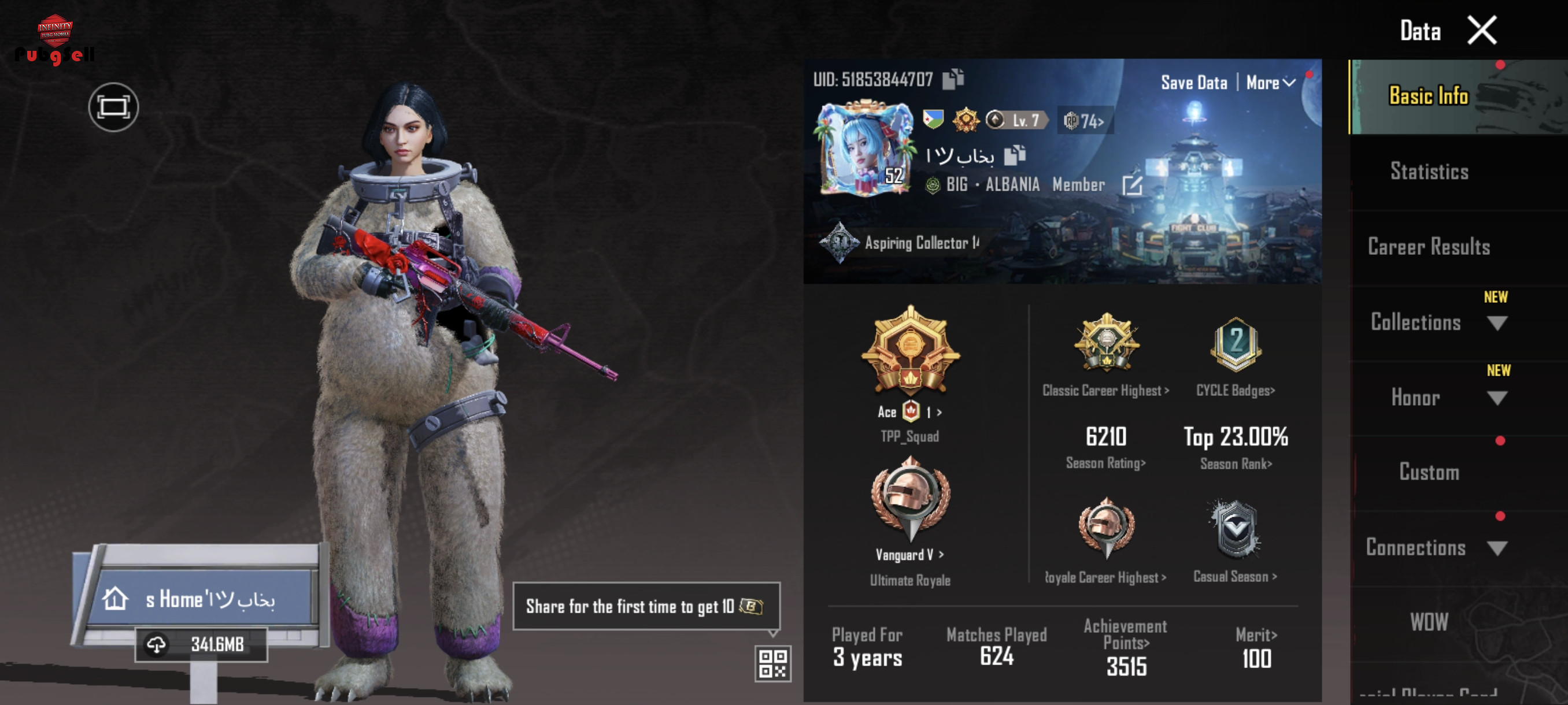This screenshot has height=705, width=1568.
Task: Open the Season Rating details
Action: [1105, 463]
